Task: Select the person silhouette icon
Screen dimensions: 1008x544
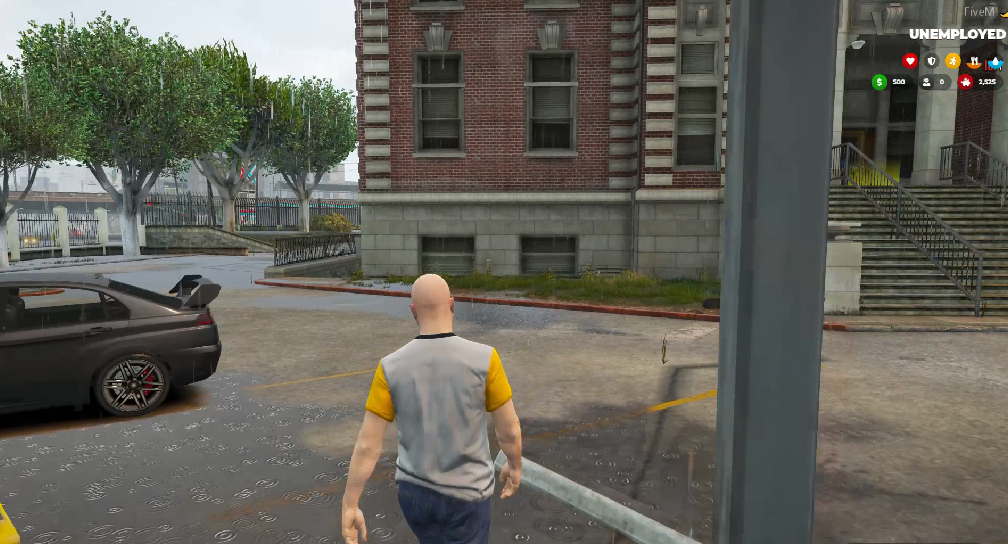Action: (926, 82)
